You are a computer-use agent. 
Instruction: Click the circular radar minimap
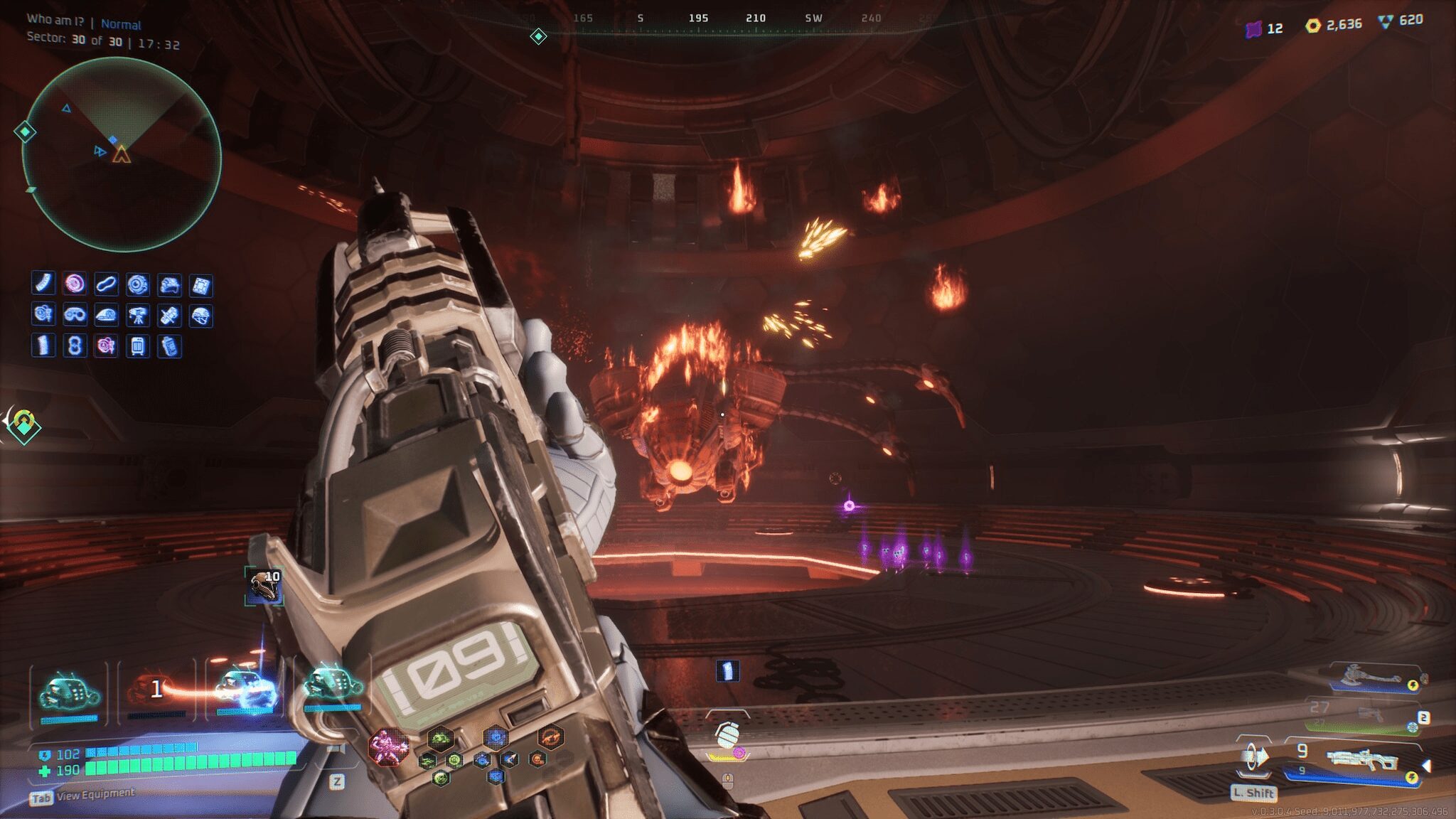click(122, 155)
